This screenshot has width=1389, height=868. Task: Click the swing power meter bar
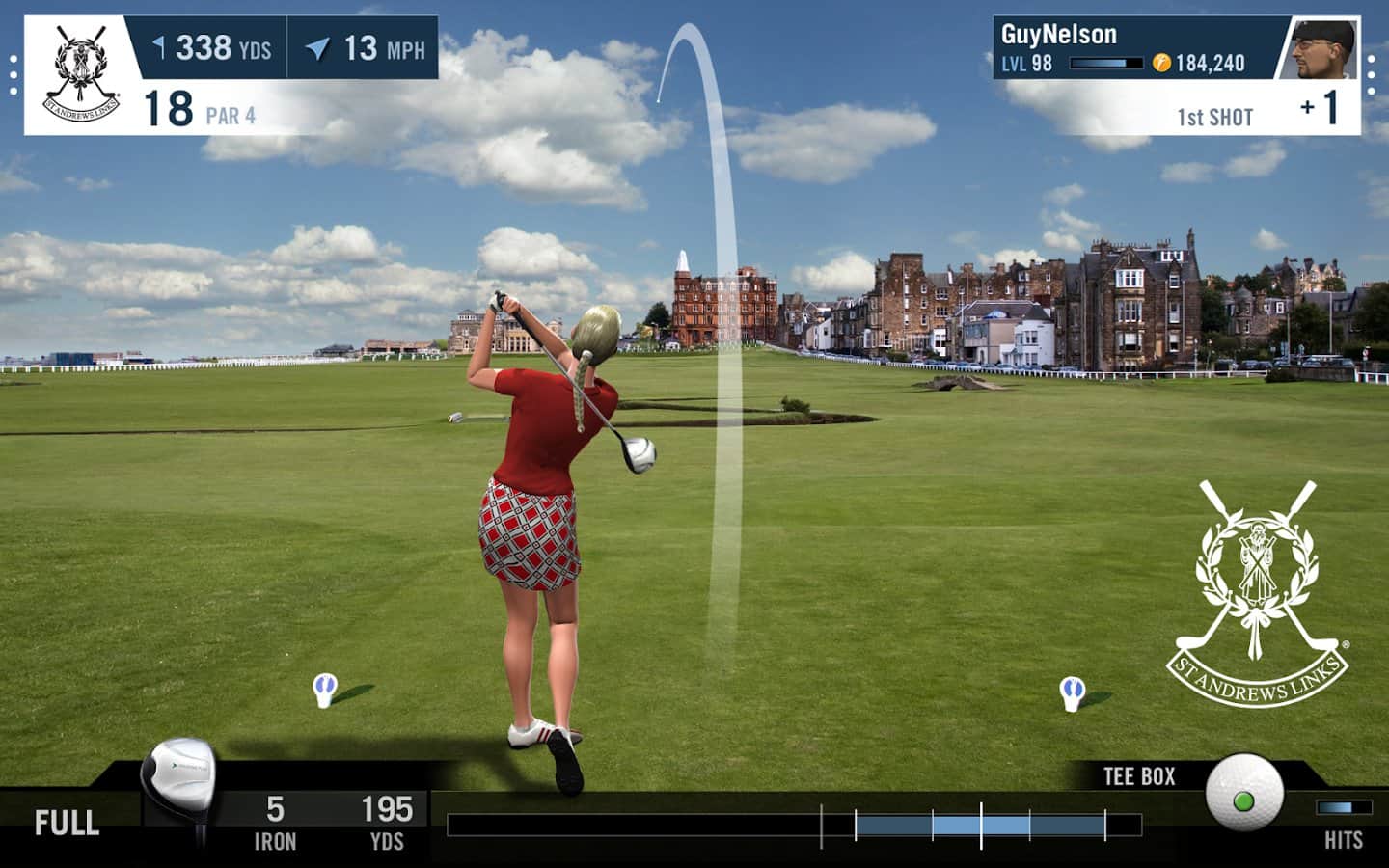pyautogui.click(x=793, y=825)
